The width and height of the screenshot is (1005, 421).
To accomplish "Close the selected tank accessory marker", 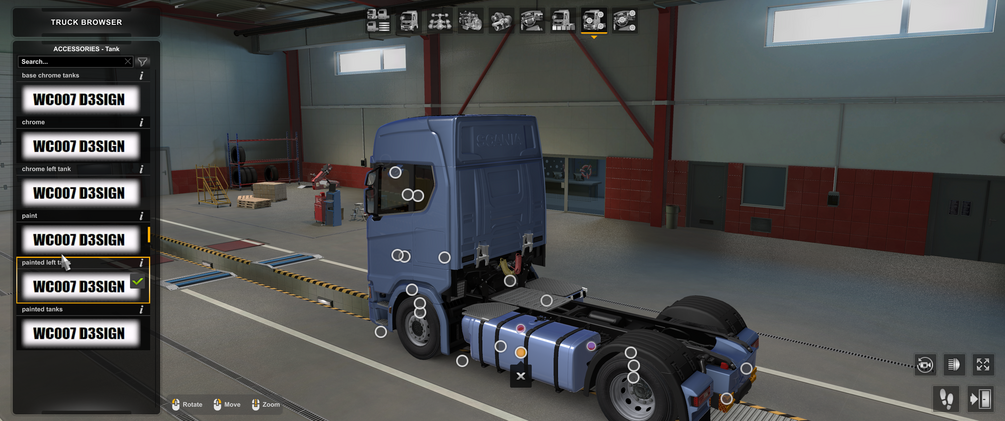I will pos(520,376).
